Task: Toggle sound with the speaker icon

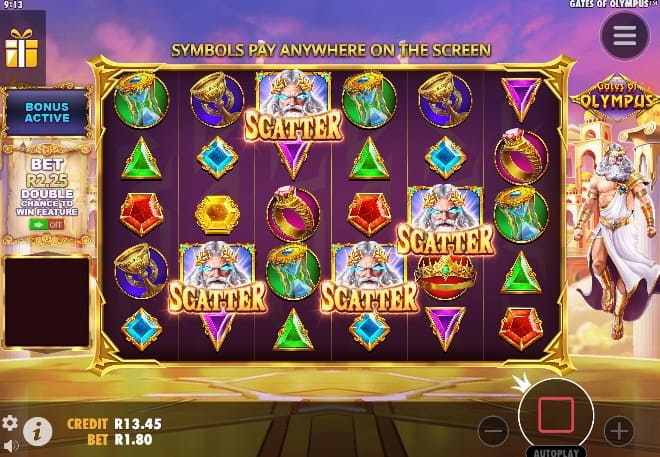Action: tap(10, 445)
